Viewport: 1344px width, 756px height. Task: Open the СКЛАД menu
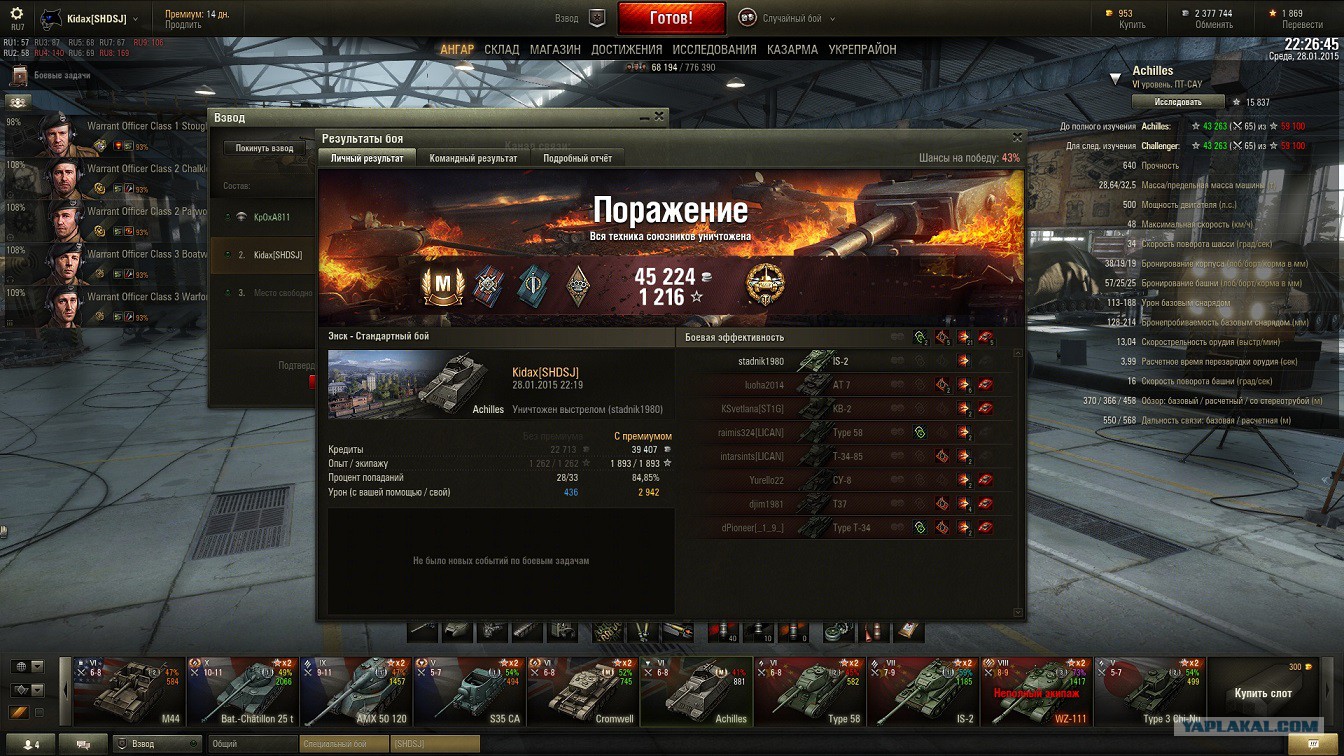(x=502, y=49)
